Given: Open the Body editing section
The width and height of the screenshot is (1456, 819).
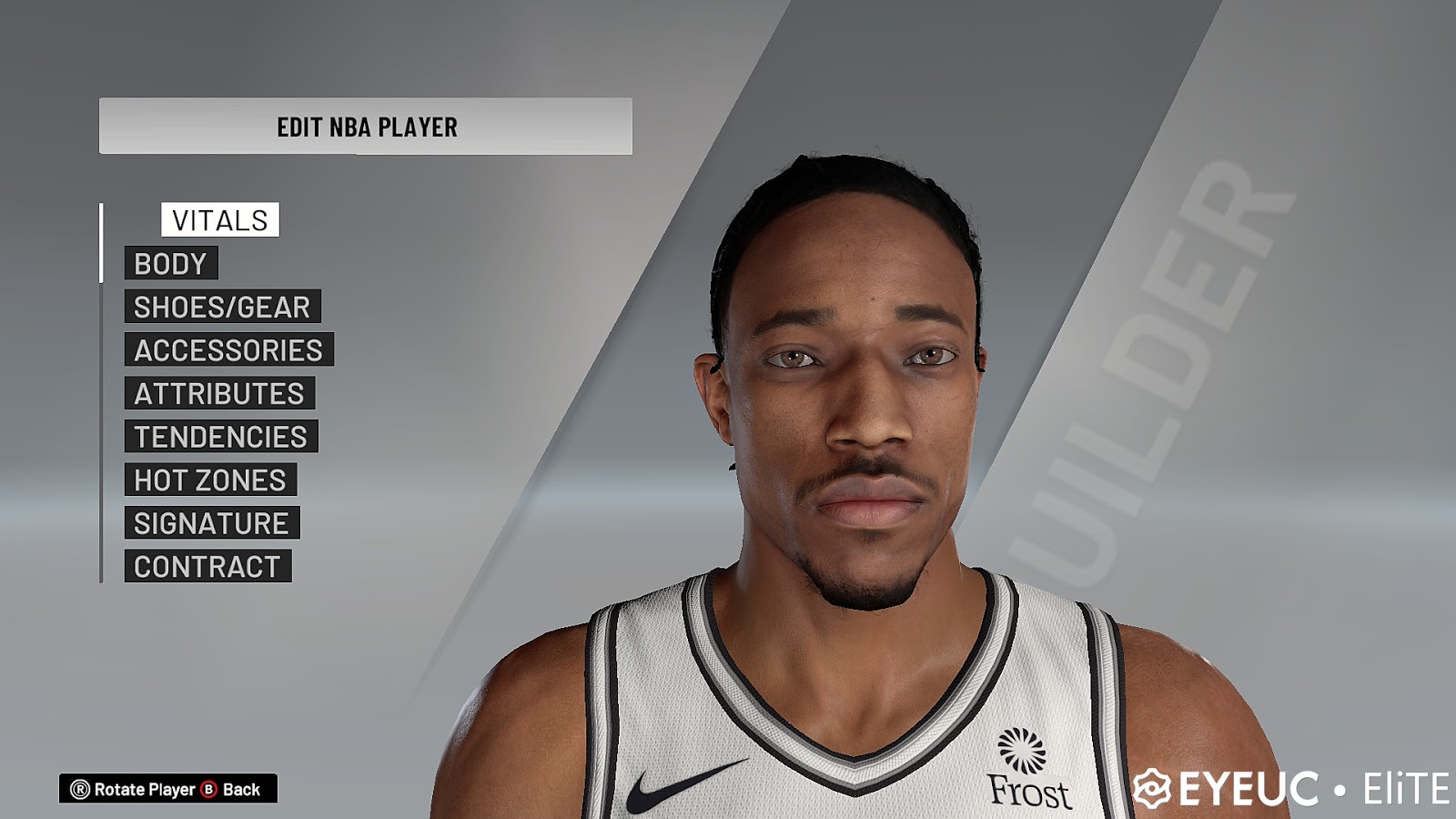Looking at the screenshot, I should coord(171,264).
